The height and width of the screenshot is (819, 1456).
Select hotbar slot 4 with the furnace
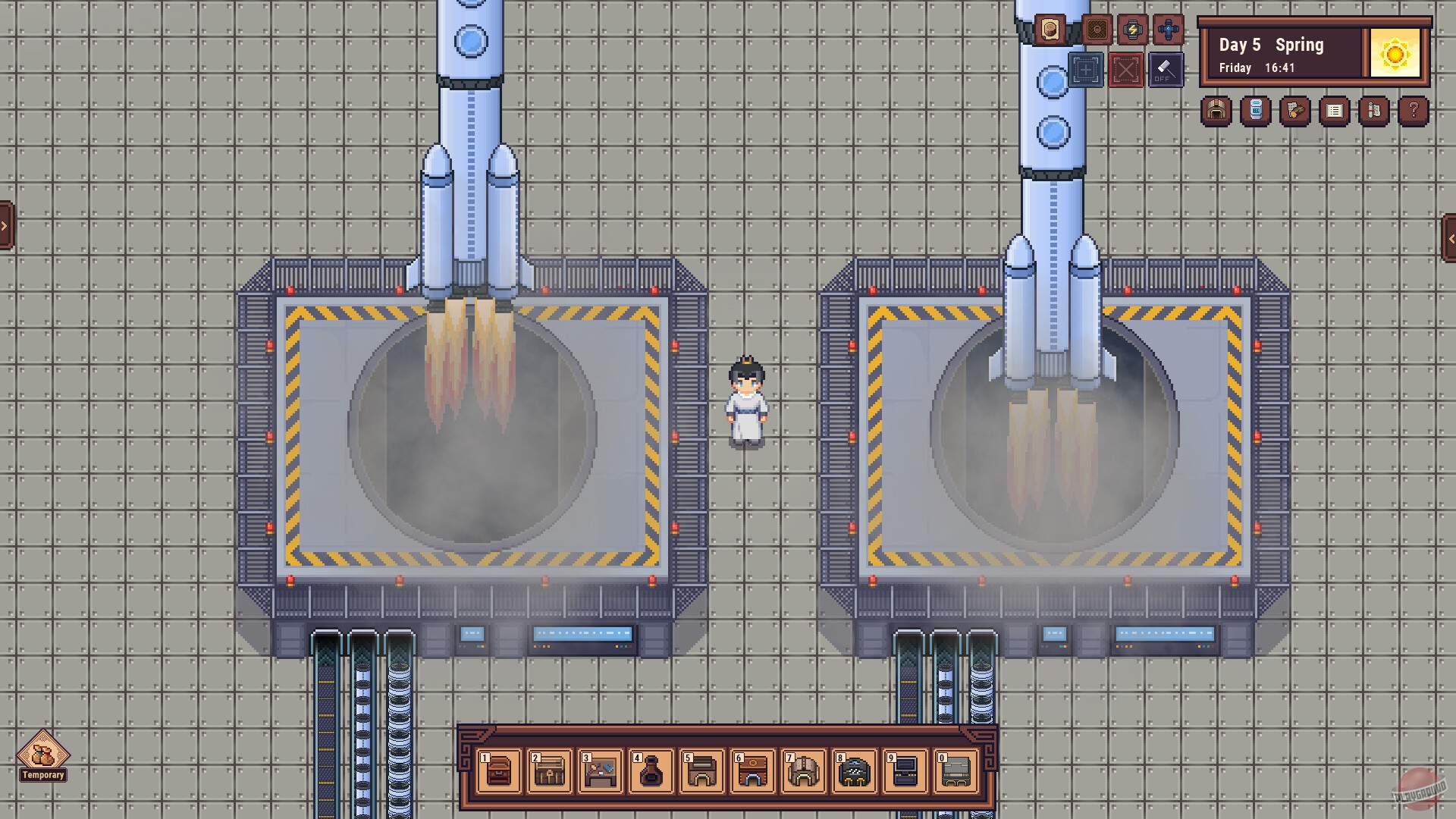point(651,771)
